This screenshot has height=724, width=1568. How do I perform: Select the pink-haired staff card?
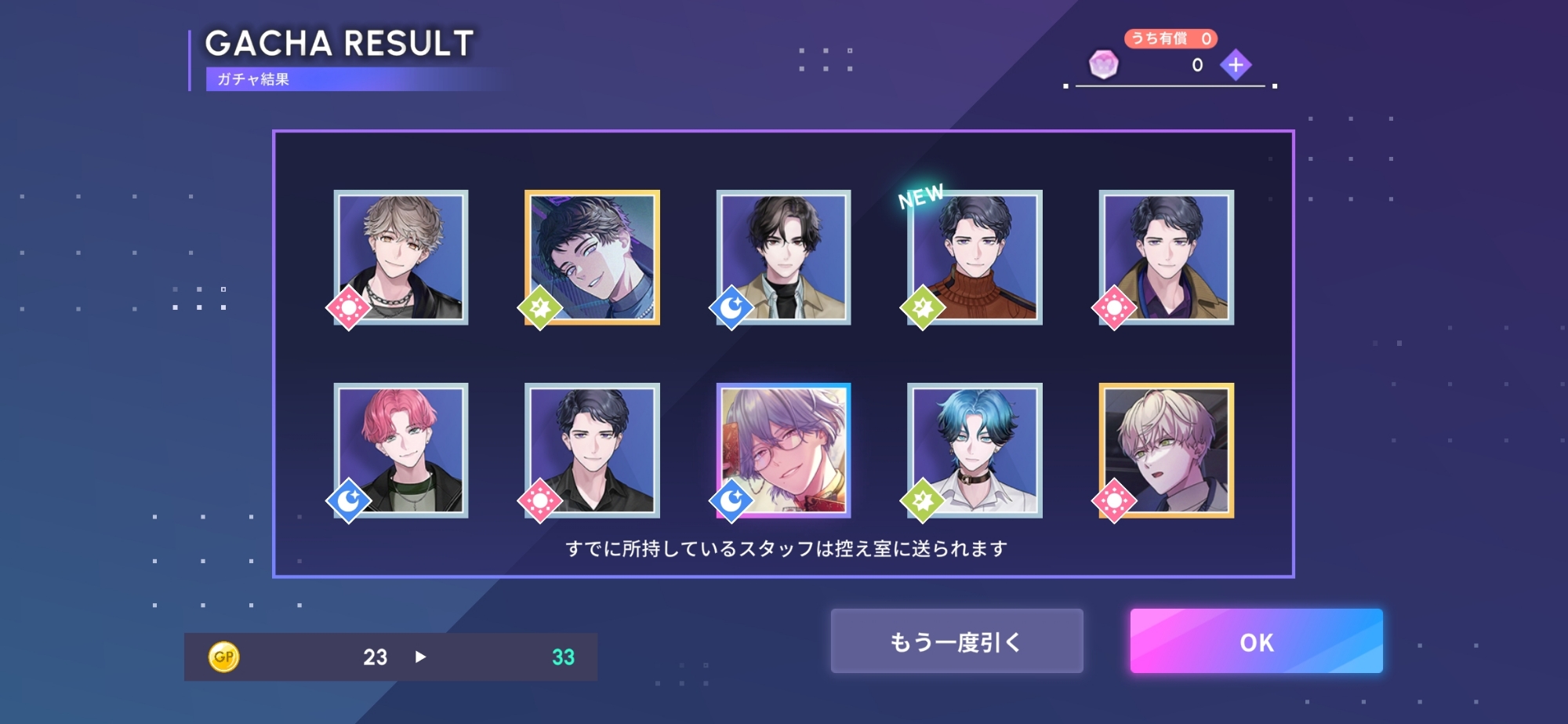tap(401, 450)
